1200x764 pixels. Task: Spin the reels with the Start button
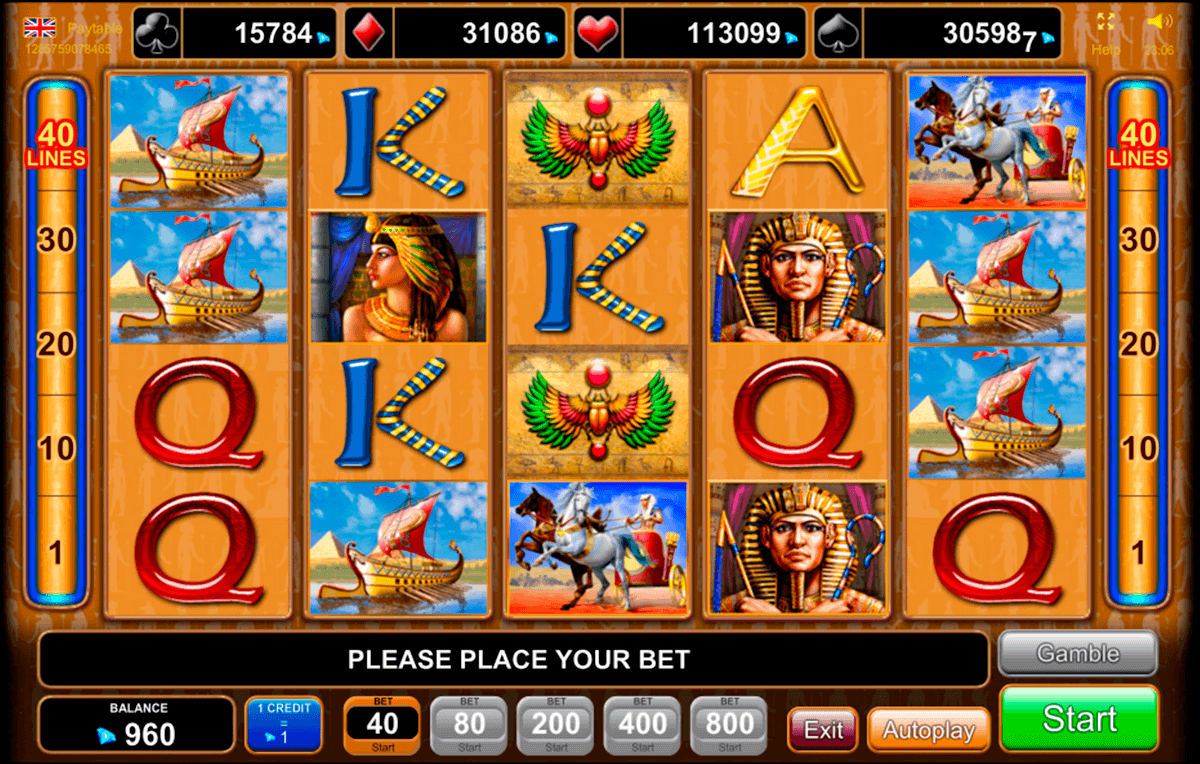1079,718
